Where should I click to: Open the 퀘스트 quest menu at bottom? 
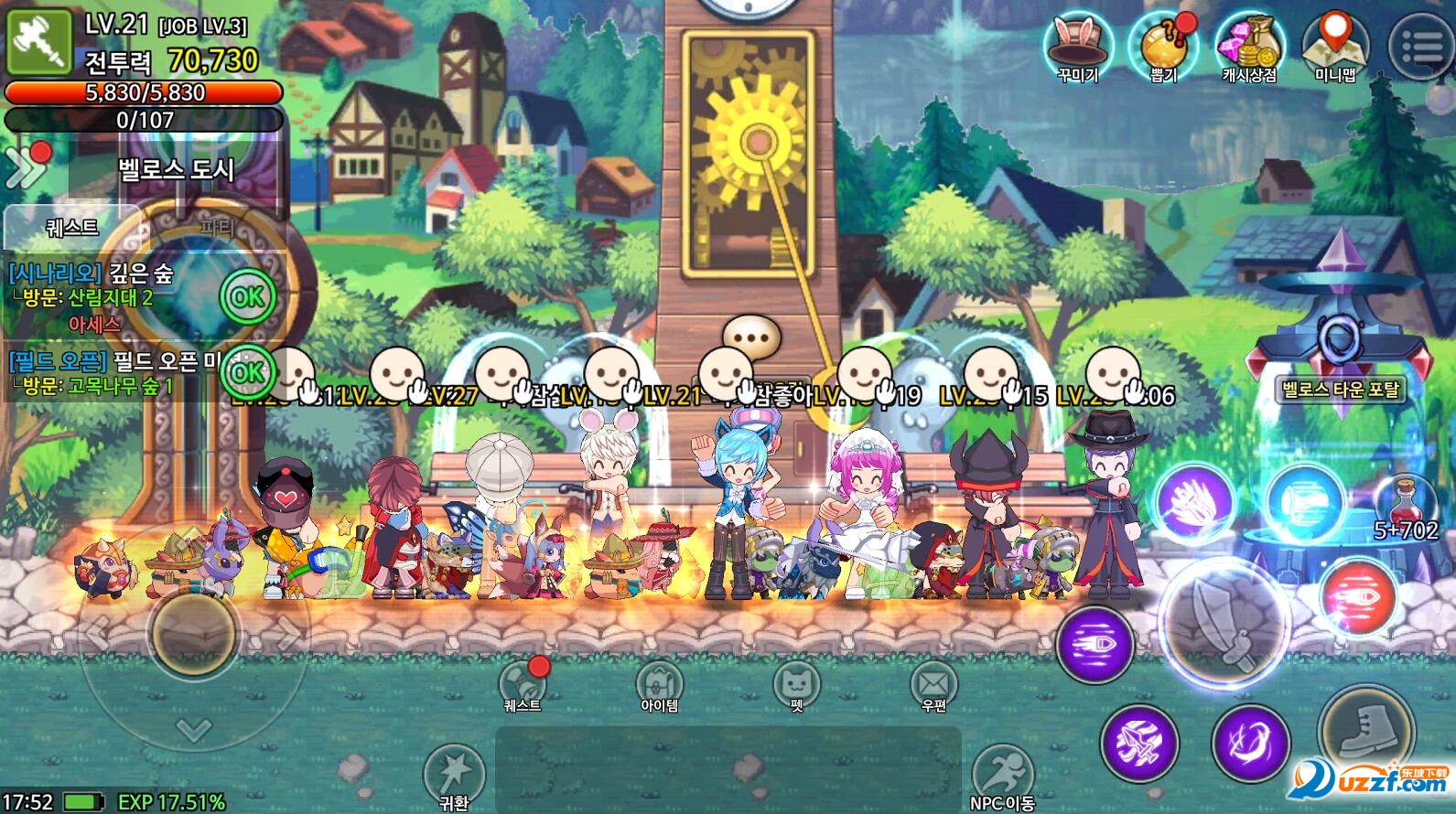tap(523, 684)
